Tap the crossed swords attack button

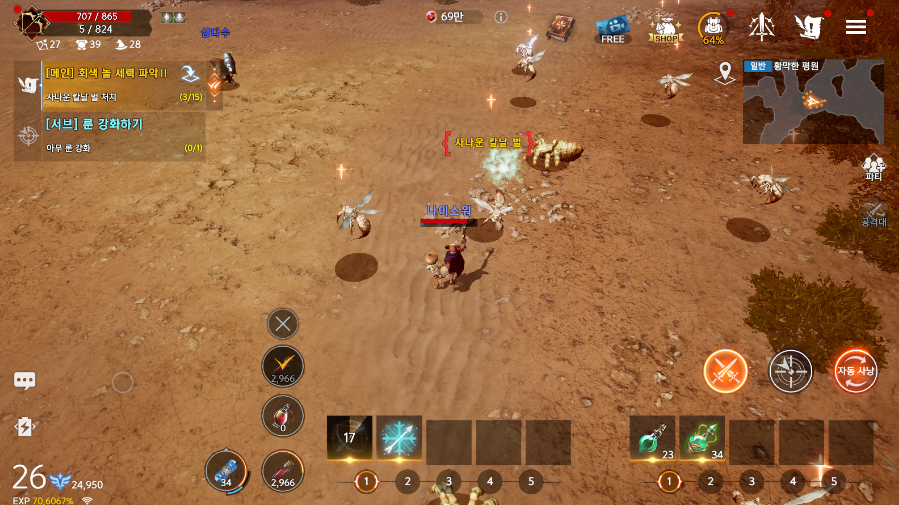(725, 371)
